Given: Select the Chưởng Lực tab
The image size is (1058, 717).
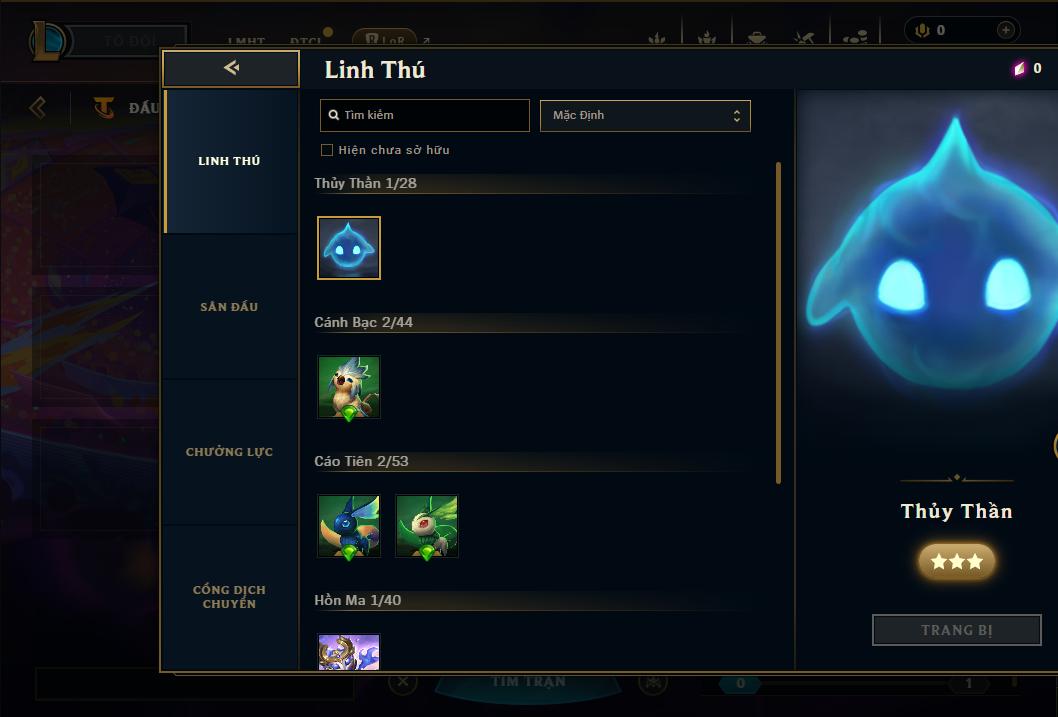Looking at the screenshot, I should pyautogui.click(x=229, y=452).
